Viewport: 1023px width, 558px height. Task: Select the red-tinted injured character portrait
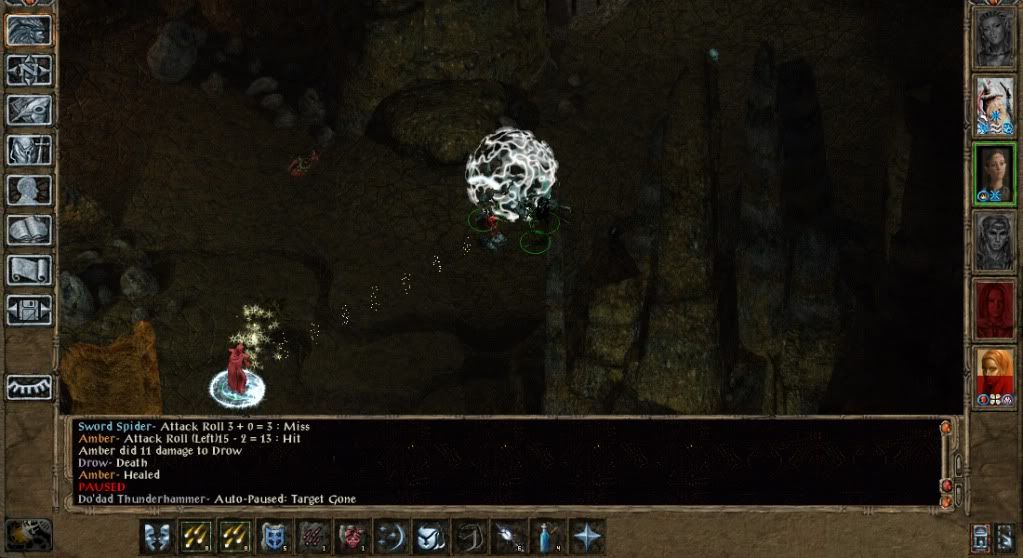click(x=995, y=310)
